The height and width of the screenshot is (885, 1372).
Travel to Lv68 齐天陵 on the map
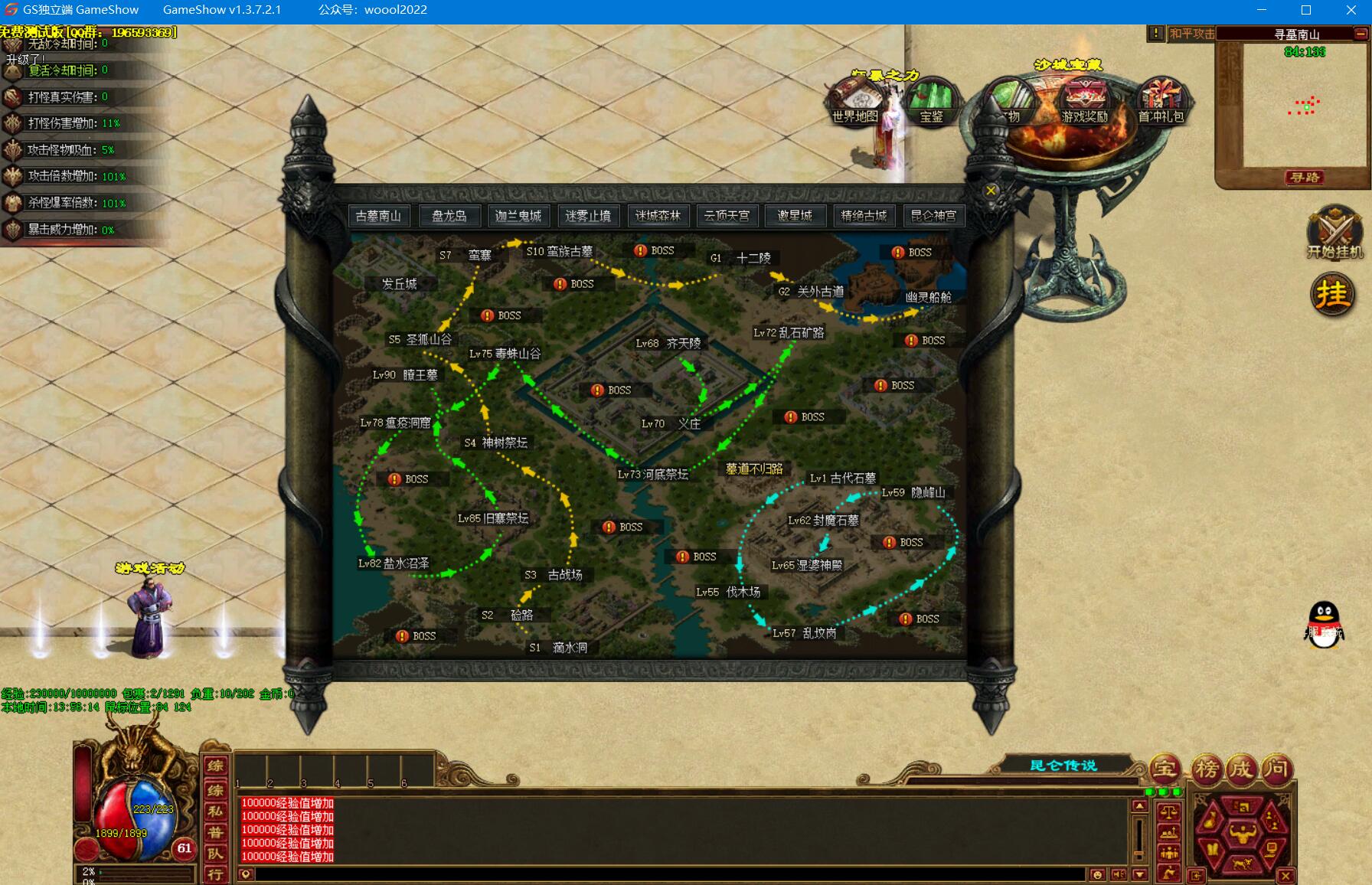668,343
